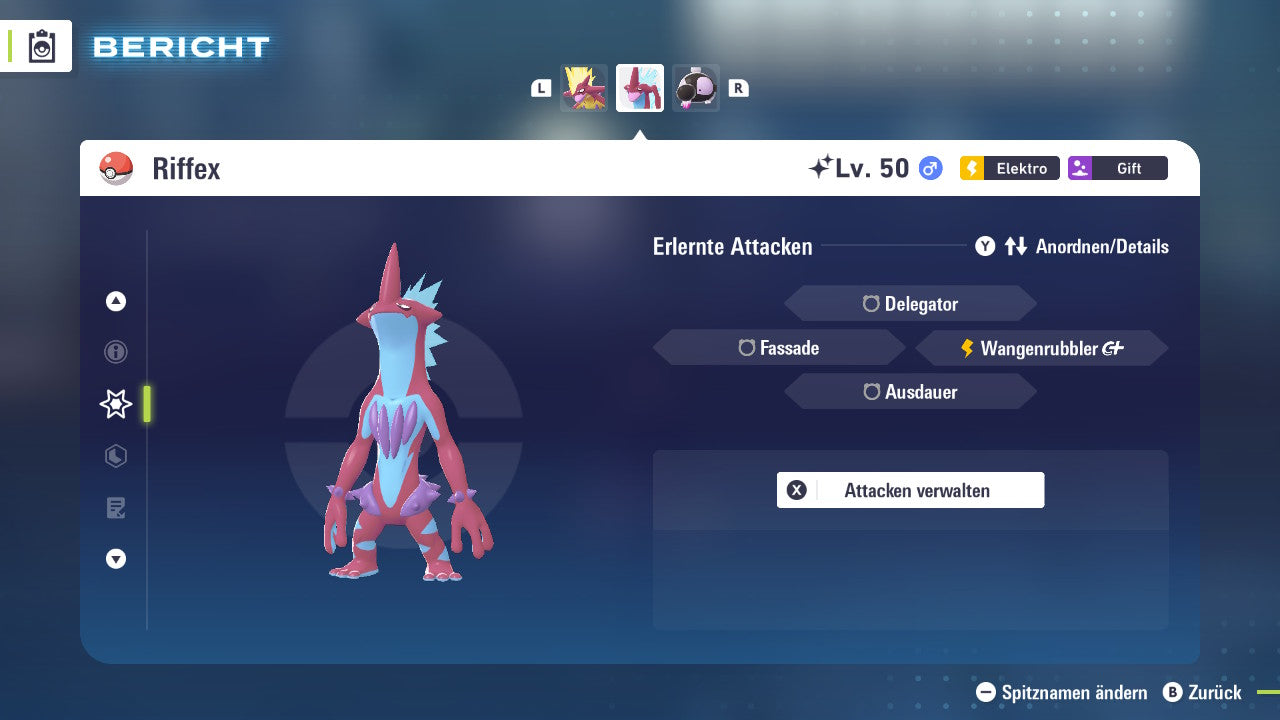
Task: Select the star-shaped stats icon in sidebar
Action: 115,404
